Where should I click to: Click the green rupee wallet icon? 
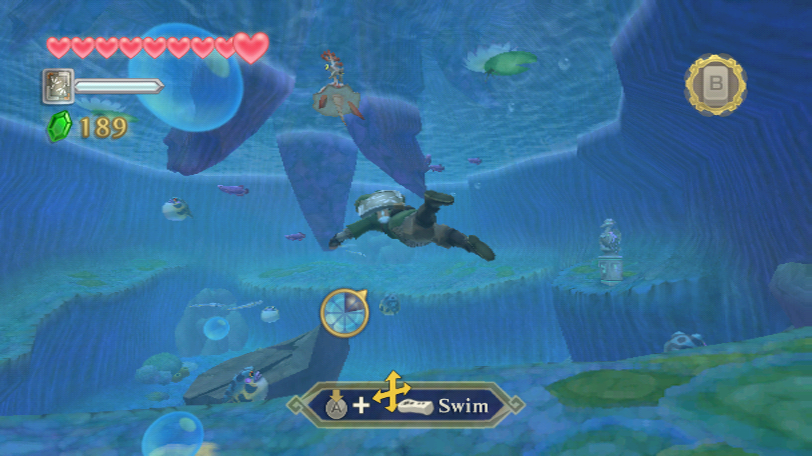click(59, 126)
